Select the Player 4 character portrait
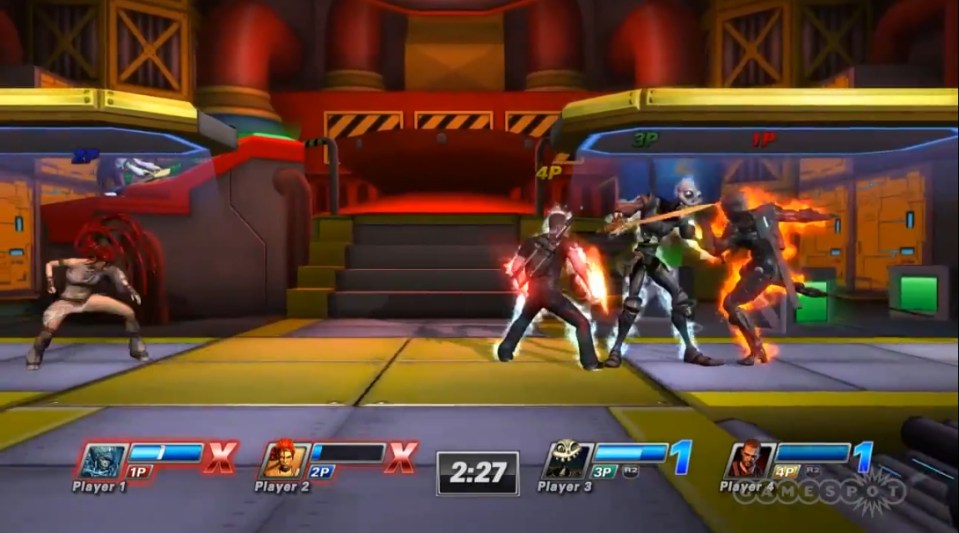 coord(749,459)
